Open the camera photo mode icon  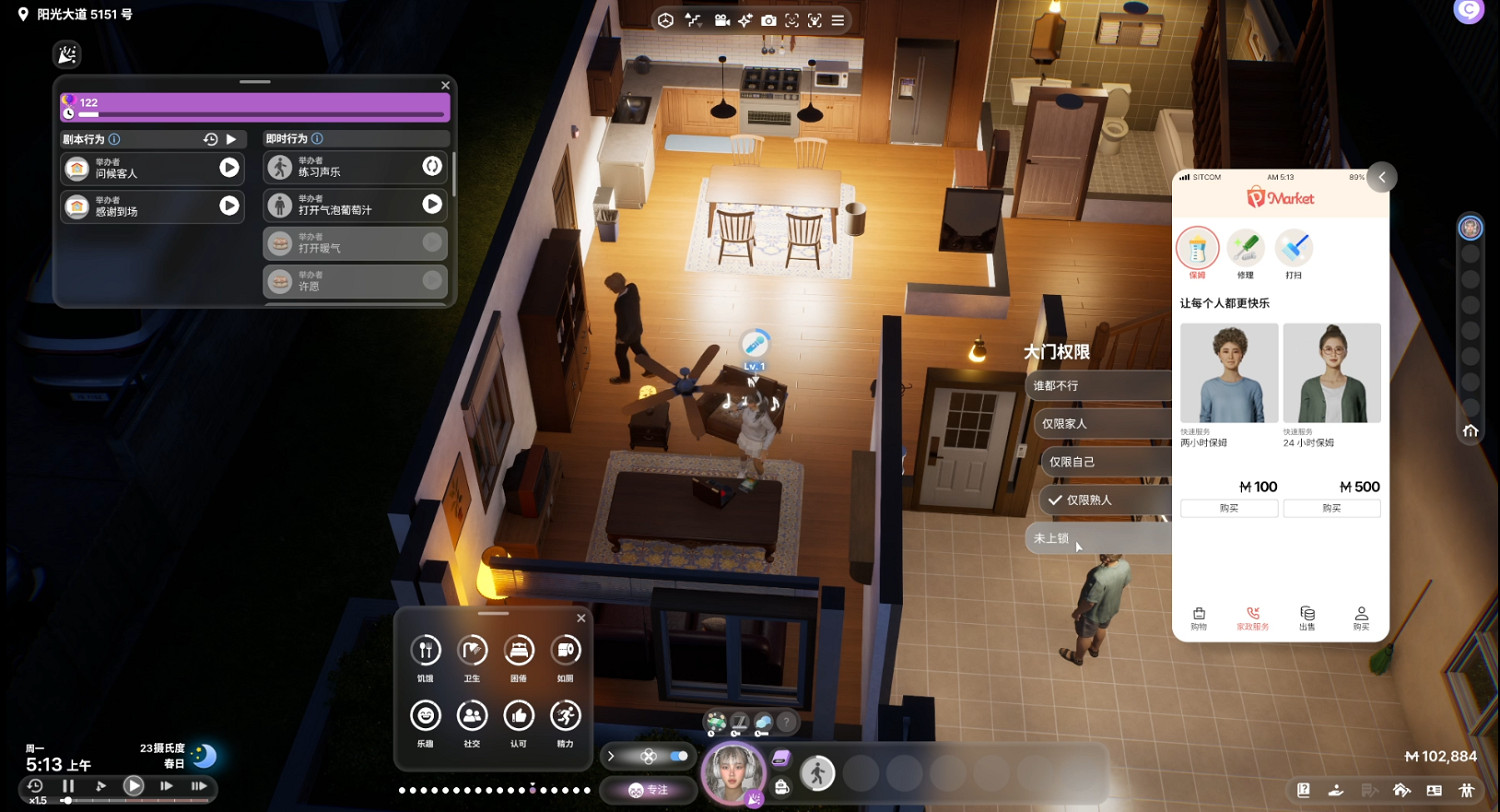tap(768, 20)
